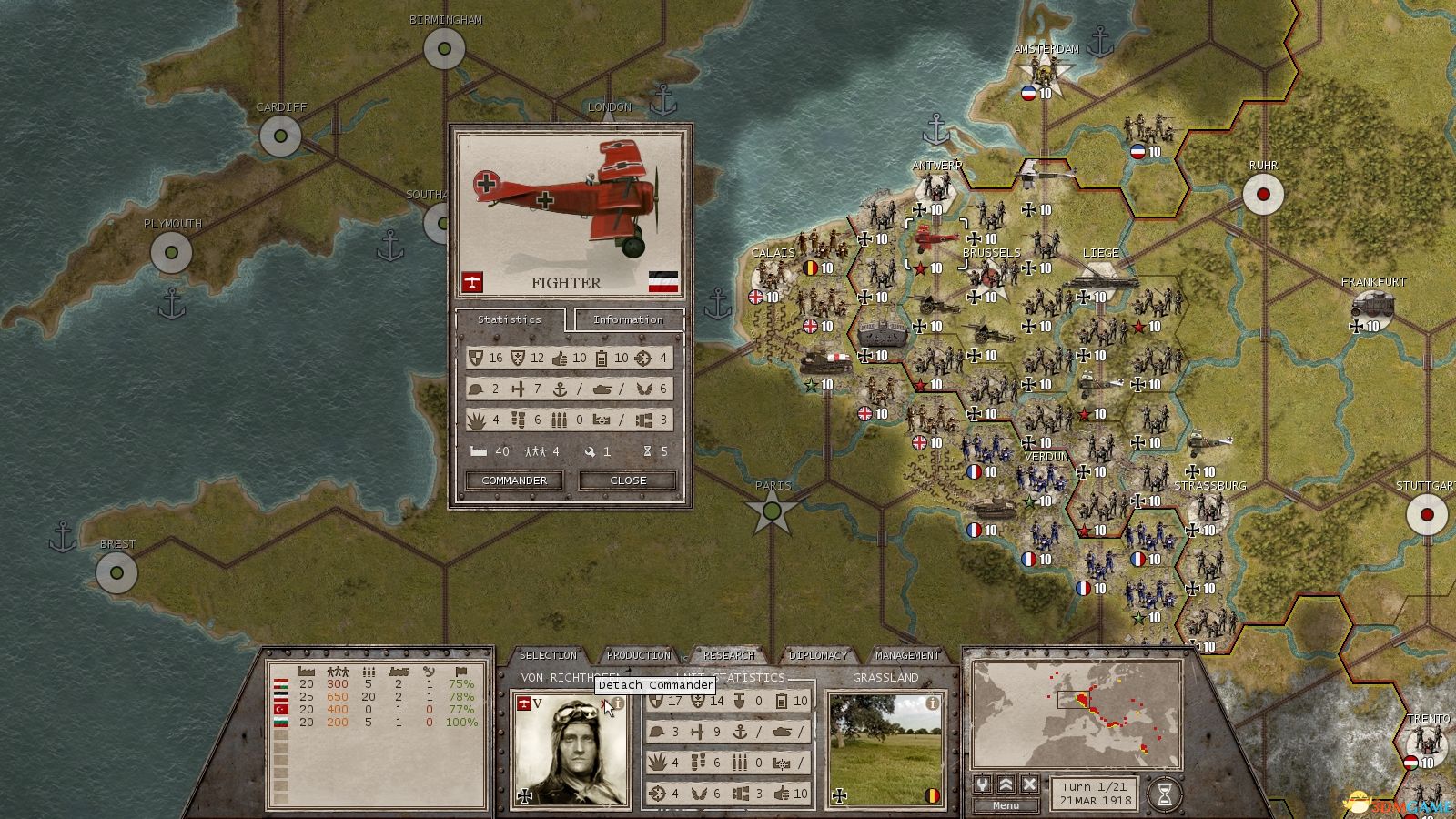Screen dimensions: 1456x819
Task: Click the COMMANDER button
Action: pos(513,480)
